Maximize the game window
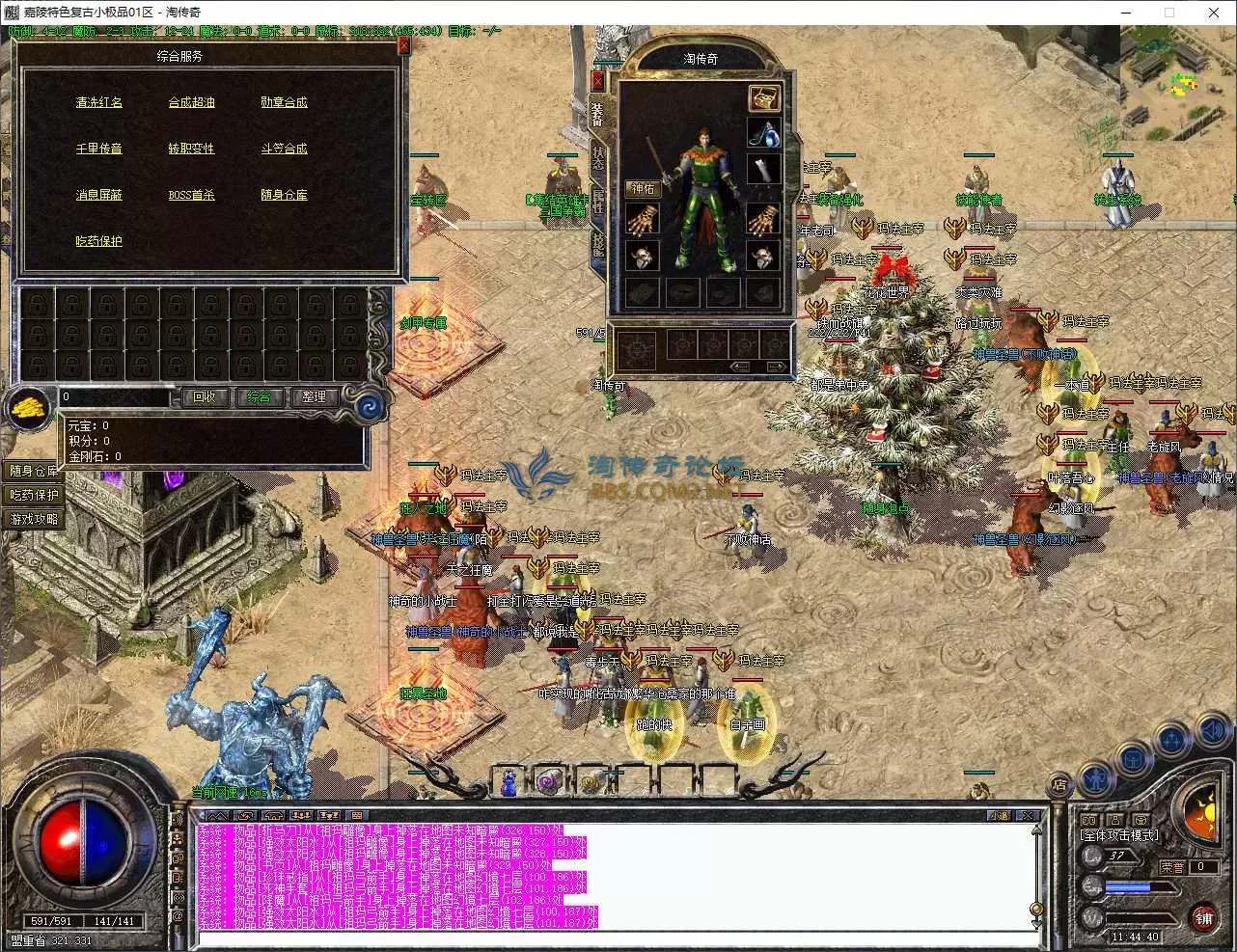Screen dimensions: 1237x952 coord(1169,13)
